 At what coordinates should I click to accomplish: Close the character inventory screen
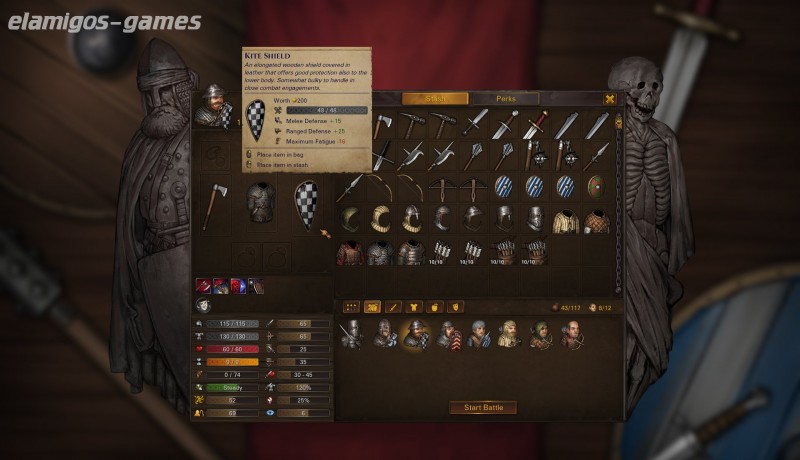click(x=610, y=99)
